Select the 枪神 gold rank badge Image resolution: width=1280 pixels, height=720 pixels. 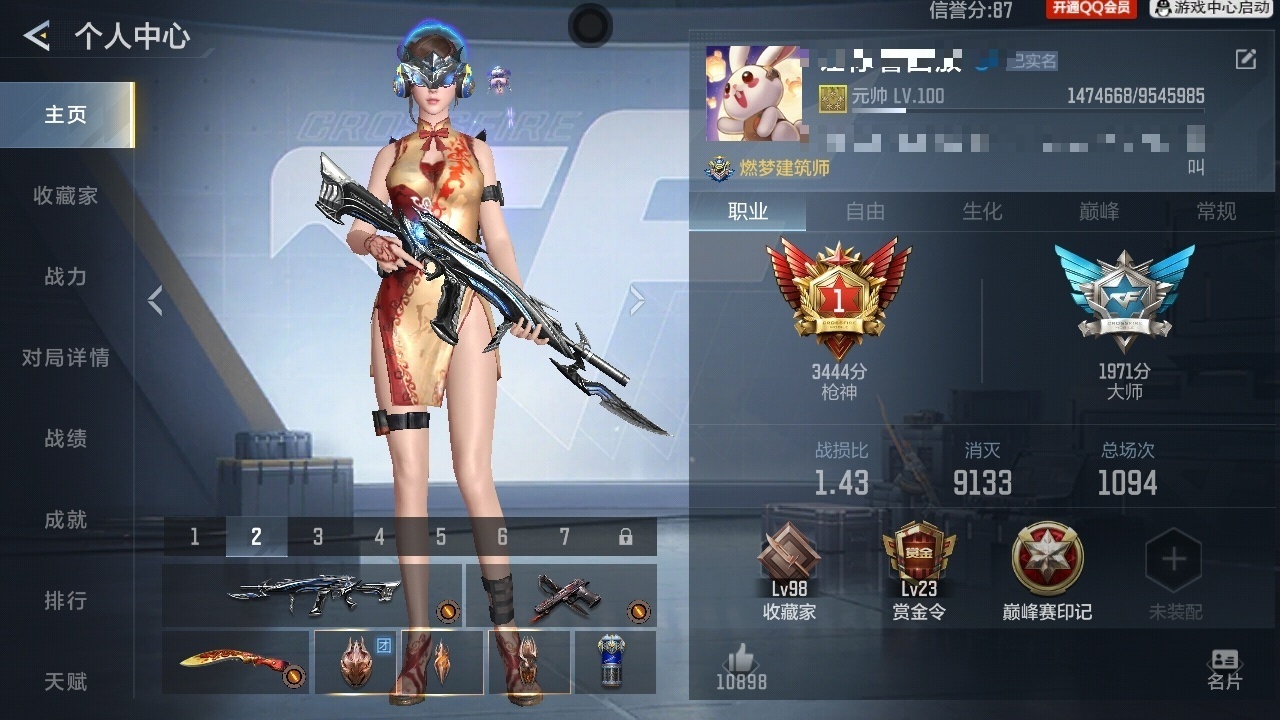coord(845,295)
